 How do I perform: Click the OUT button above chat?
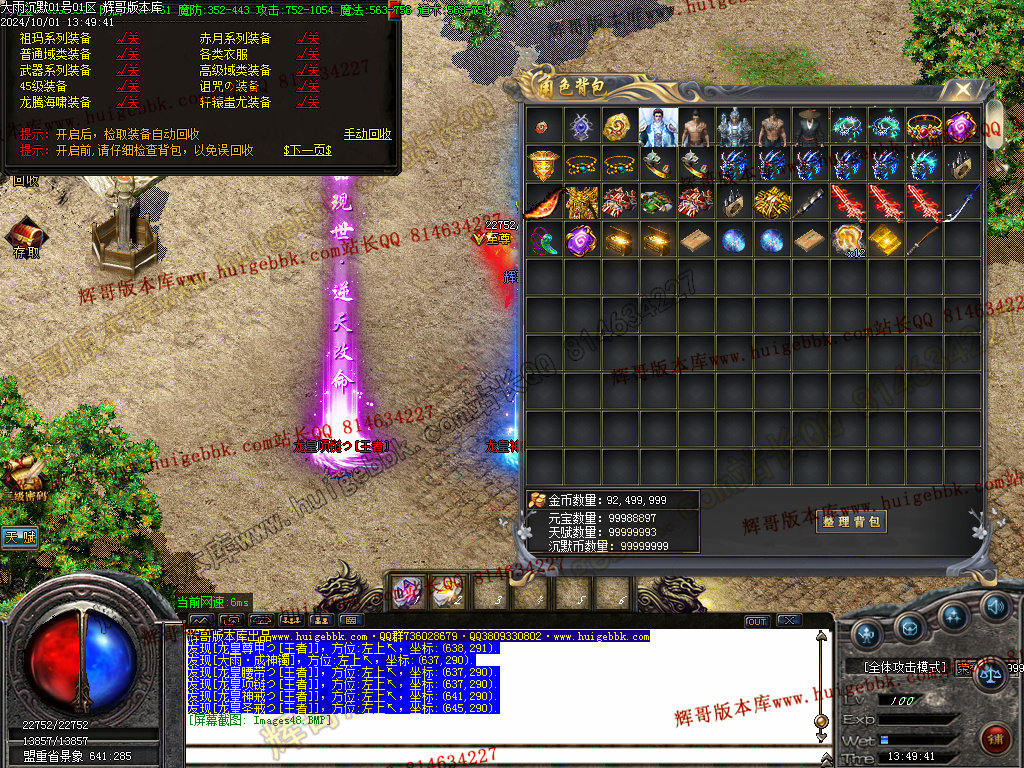pyautogui.click(x=757, y=622)
